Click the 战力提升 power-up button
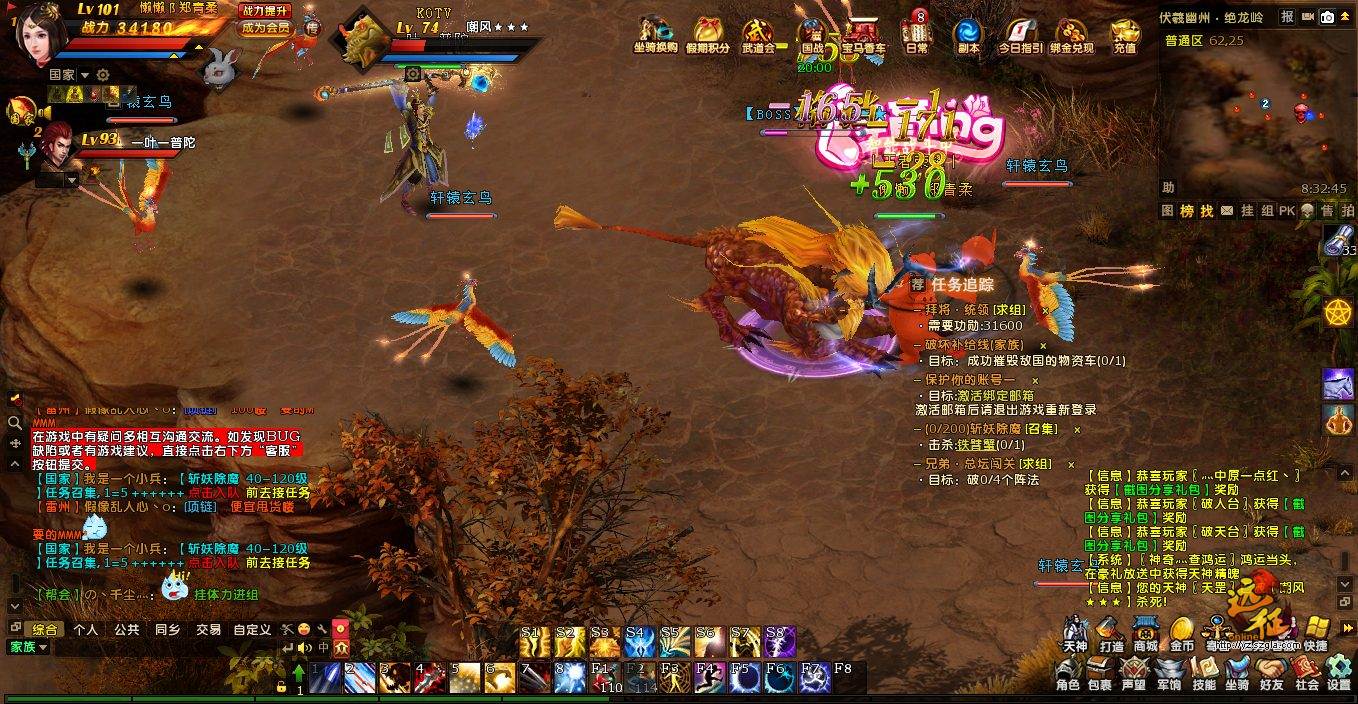1358x704 pixels. pos(265,10)
